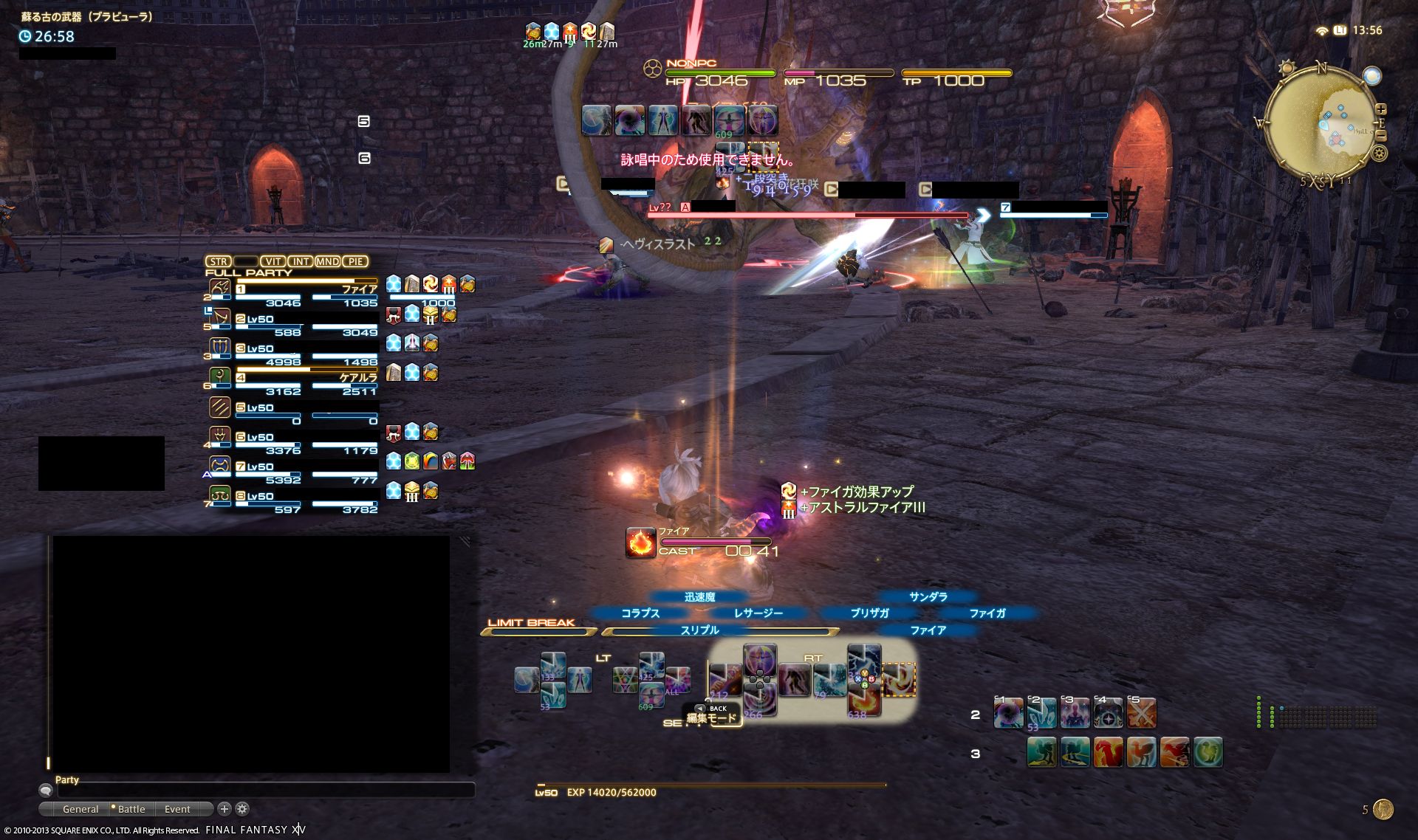Open the chat log settings gear
This screenshot has width=1418, height=840.
coord(242,808)
